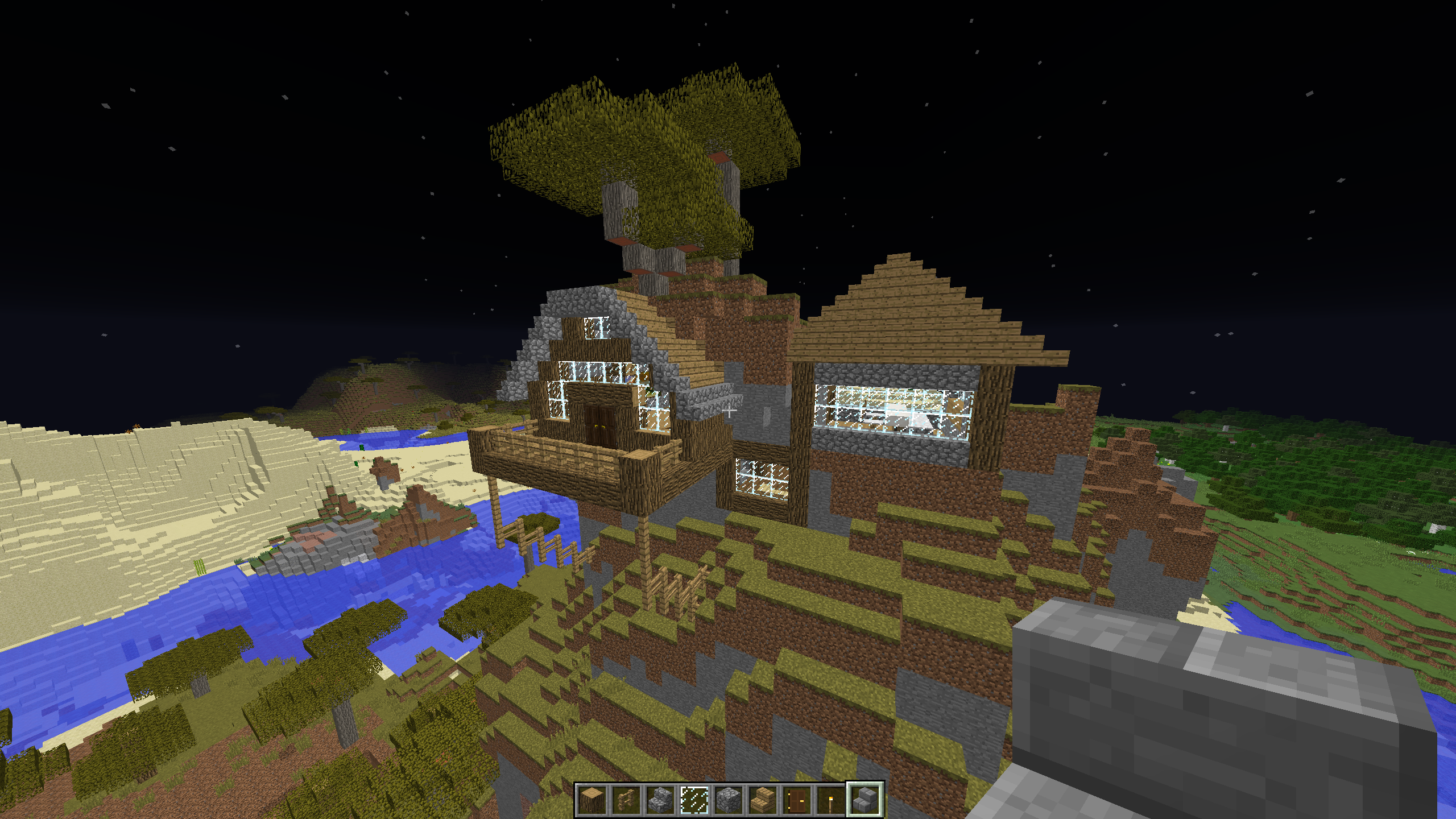The width and height of the screenshot is (1456, 819).
Task: Pick the cobblestone stairs hotbar slot
Action: coord(660,799)
